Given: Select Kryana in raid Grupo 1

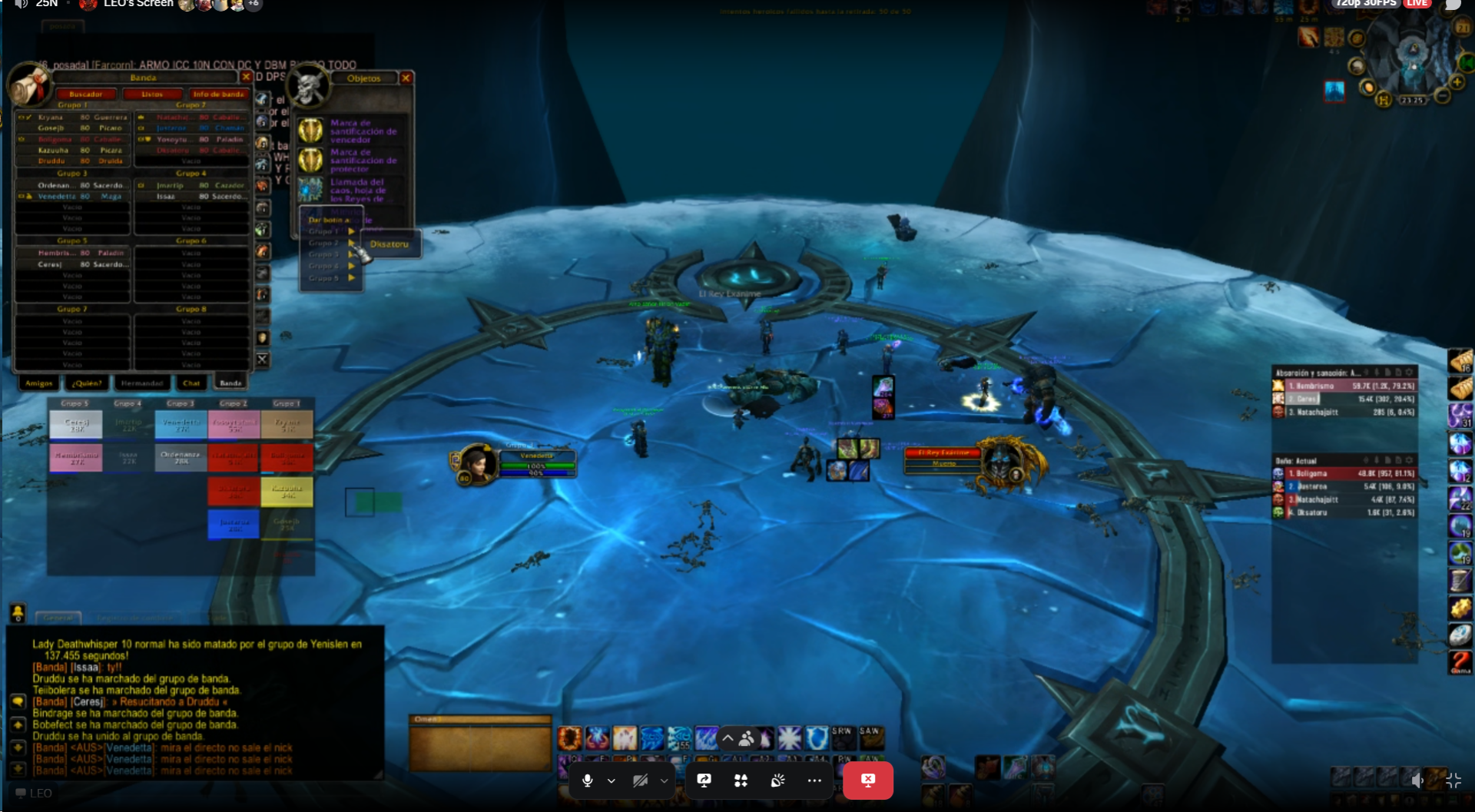Looking at the screenshot, I should point(51,118).
